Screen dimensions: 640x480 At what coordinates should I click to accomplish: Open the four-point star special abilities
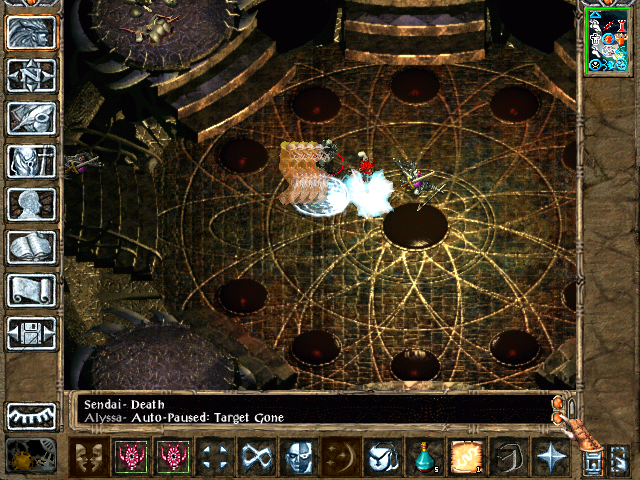click(x=550, y=457)
